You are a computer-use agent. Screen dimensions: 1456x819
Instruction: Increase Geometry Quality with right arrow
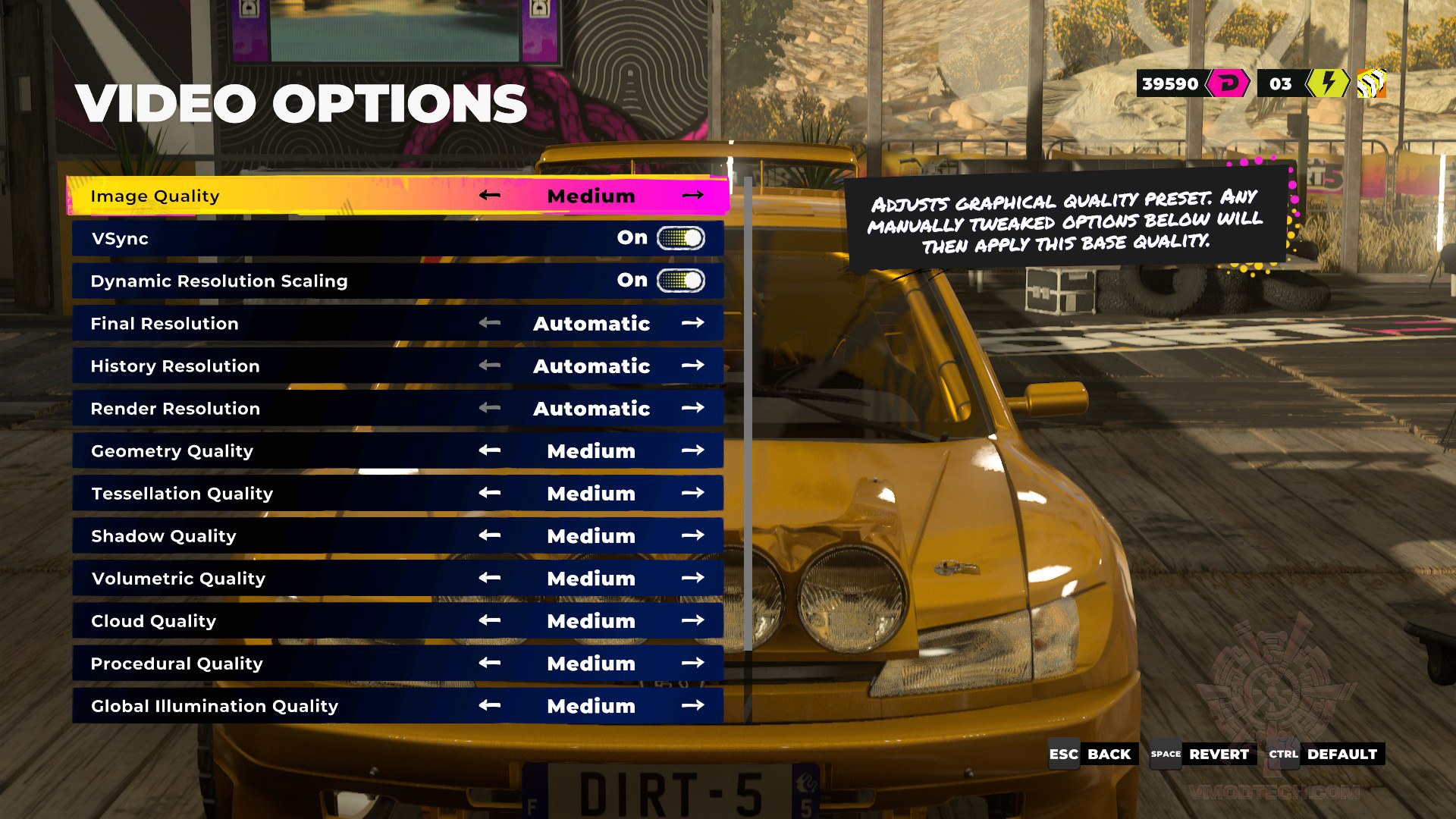click(x=692, y=450)
